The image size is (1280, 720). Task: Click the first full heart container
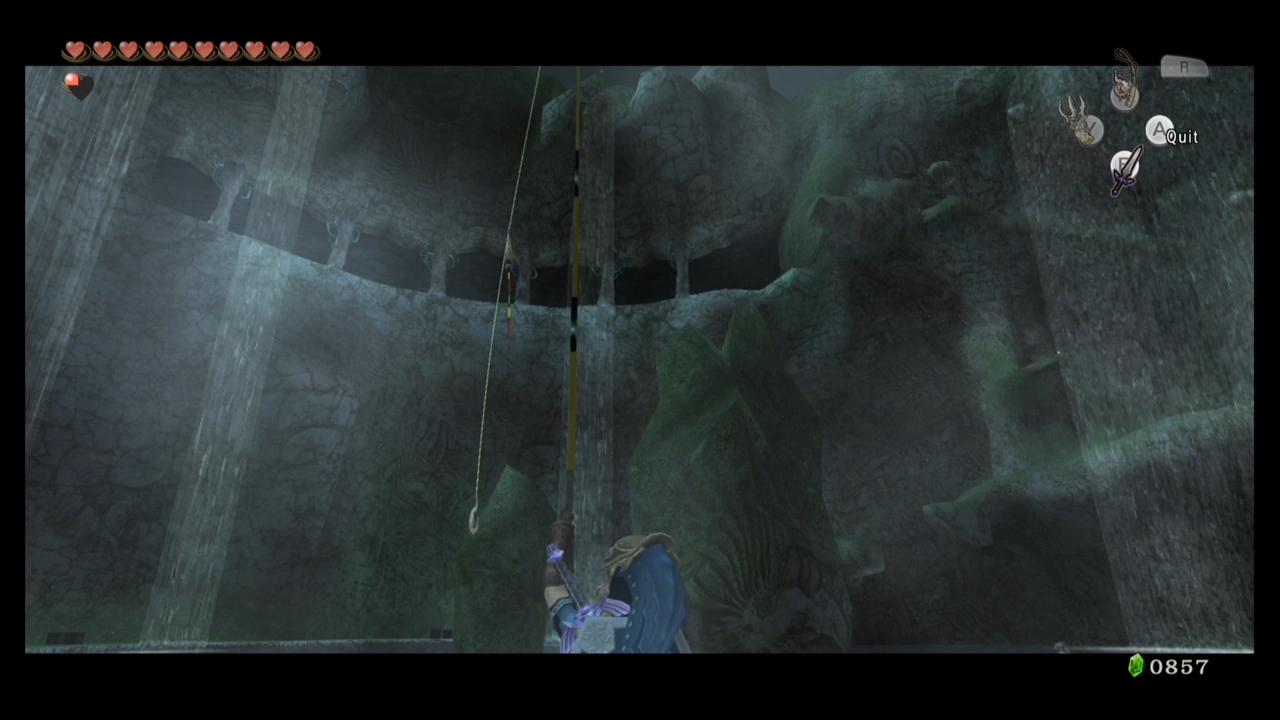[x=76, y=50]
